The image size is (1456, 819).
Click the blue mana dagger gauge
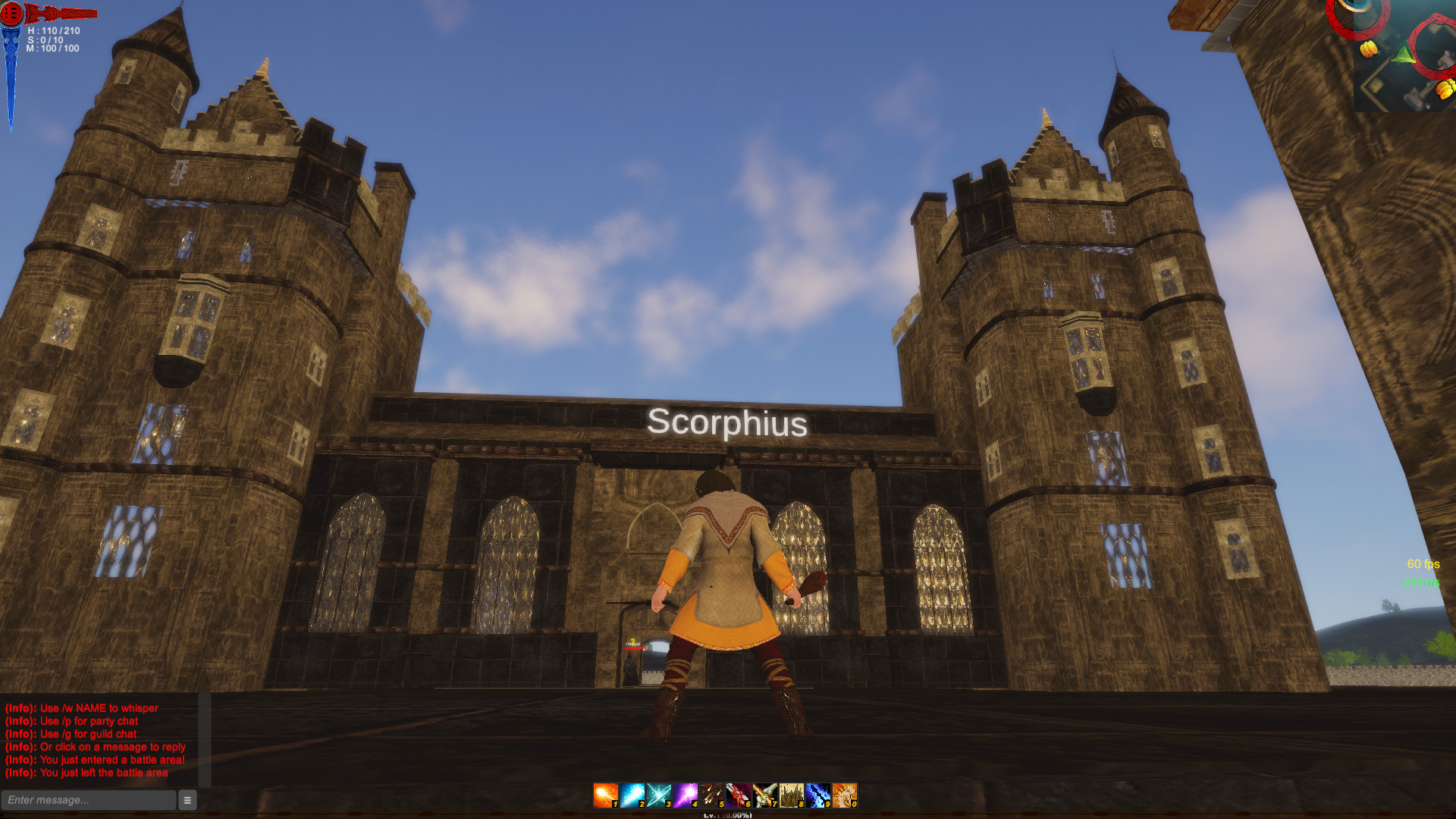click(9, 76)
